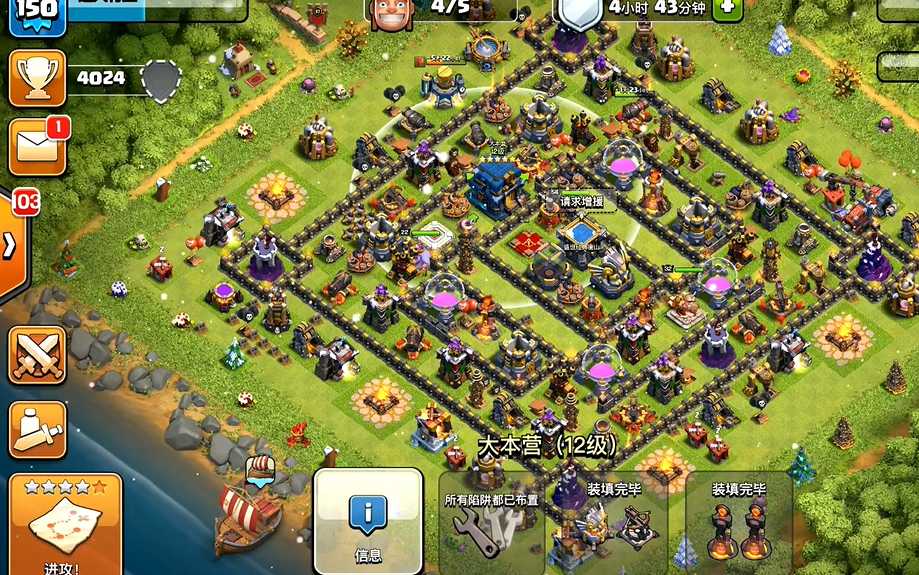The height and width of the screenshot is (575, 919).
Task: Add shield time with the green plus
Action: click(x=726, y=6)
